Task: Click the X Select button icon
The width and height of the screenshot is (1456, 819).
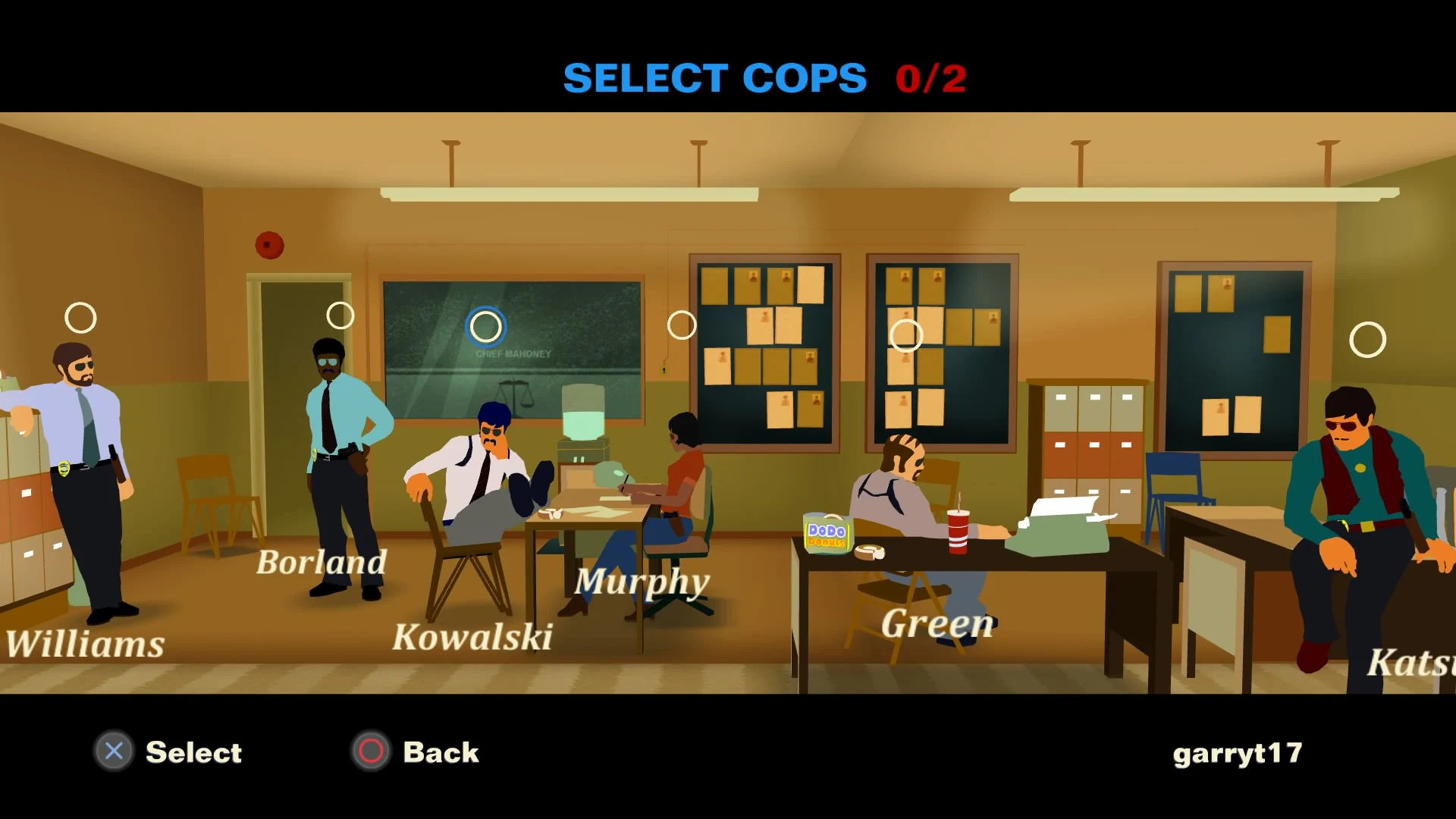Action: (x=112, y=752)
